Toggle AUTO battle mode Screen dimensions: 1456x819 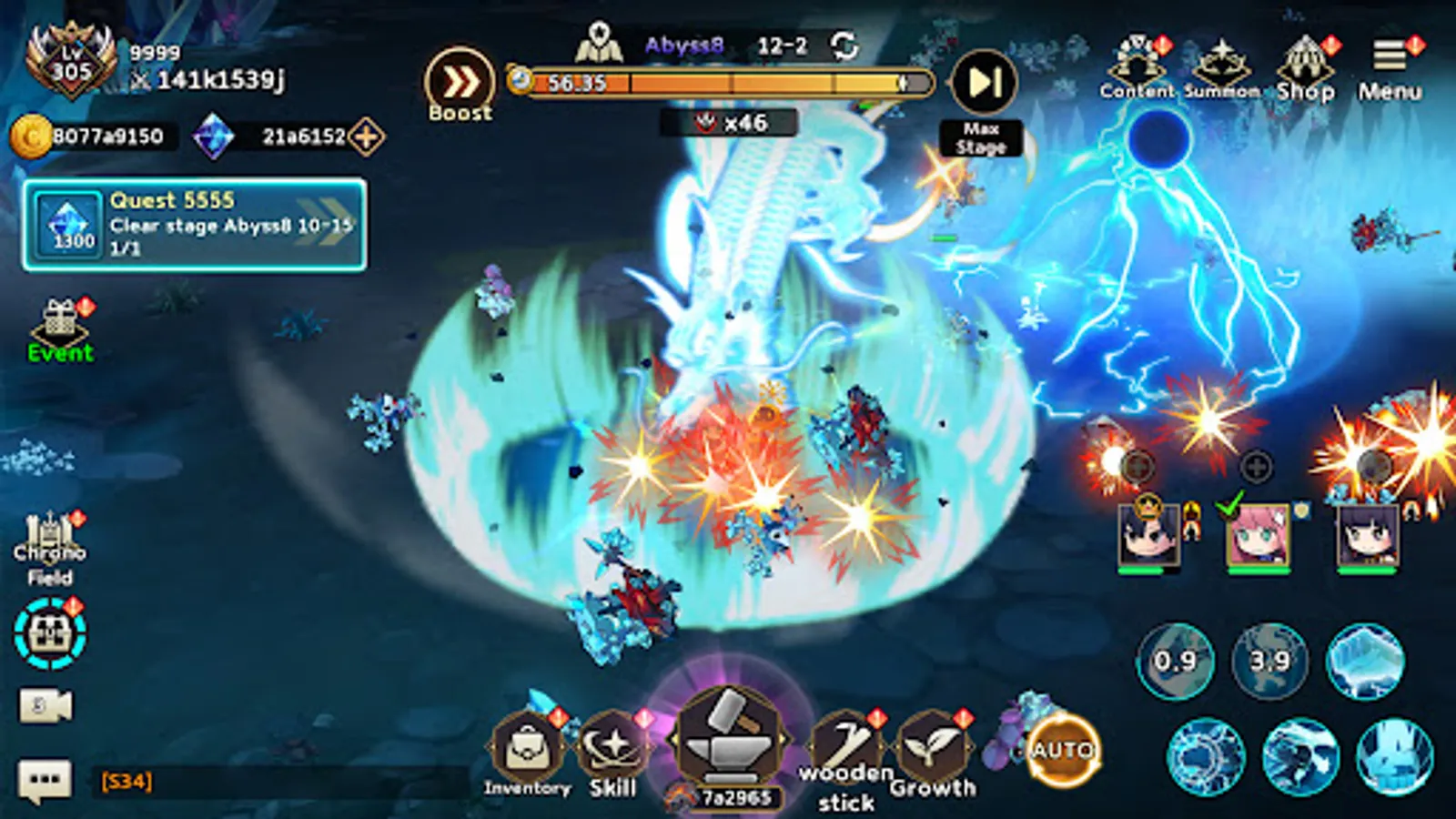[x=1064, y=748]
